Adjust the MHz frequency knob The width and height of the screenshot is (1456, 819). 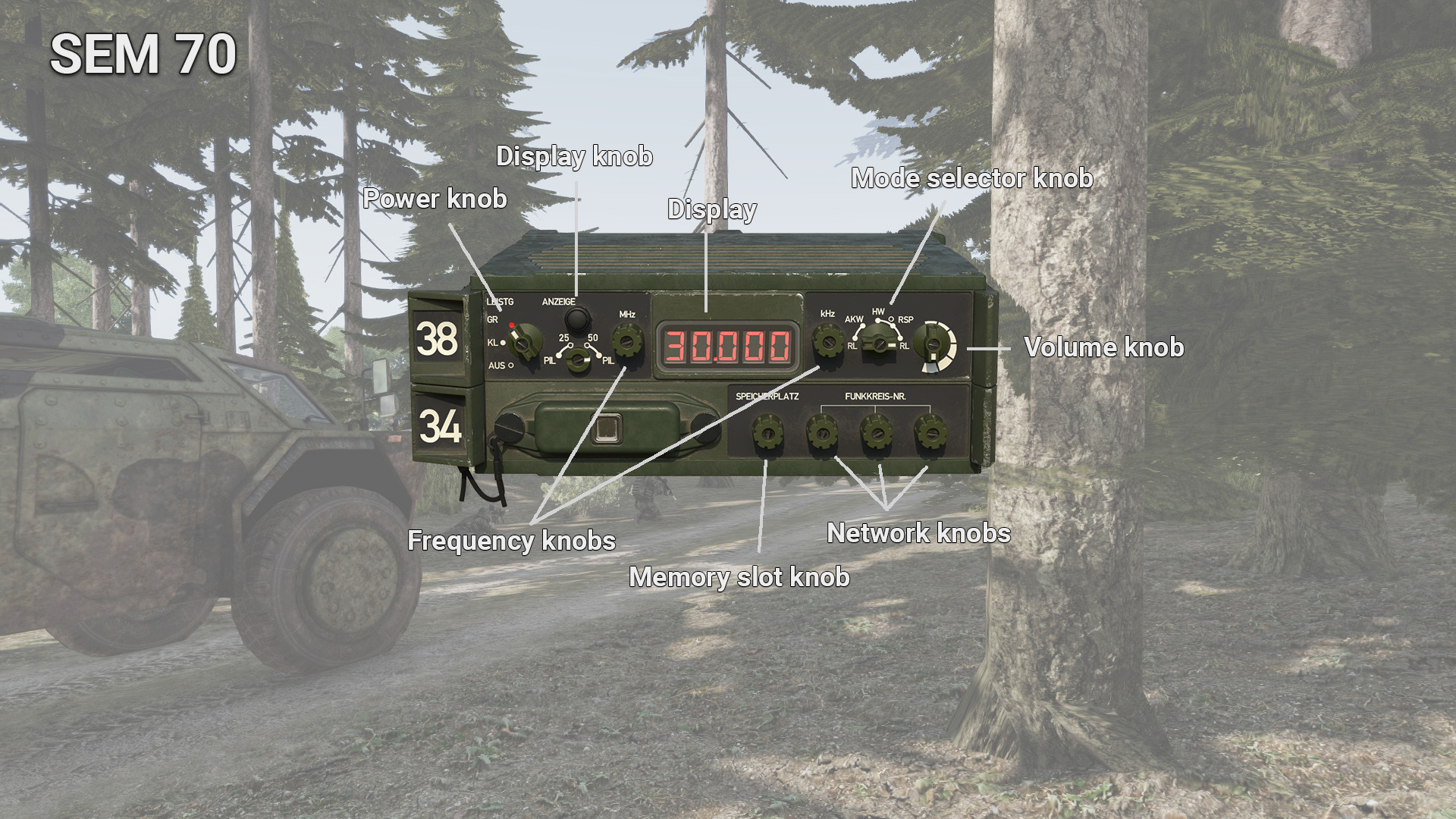[627, 341]
